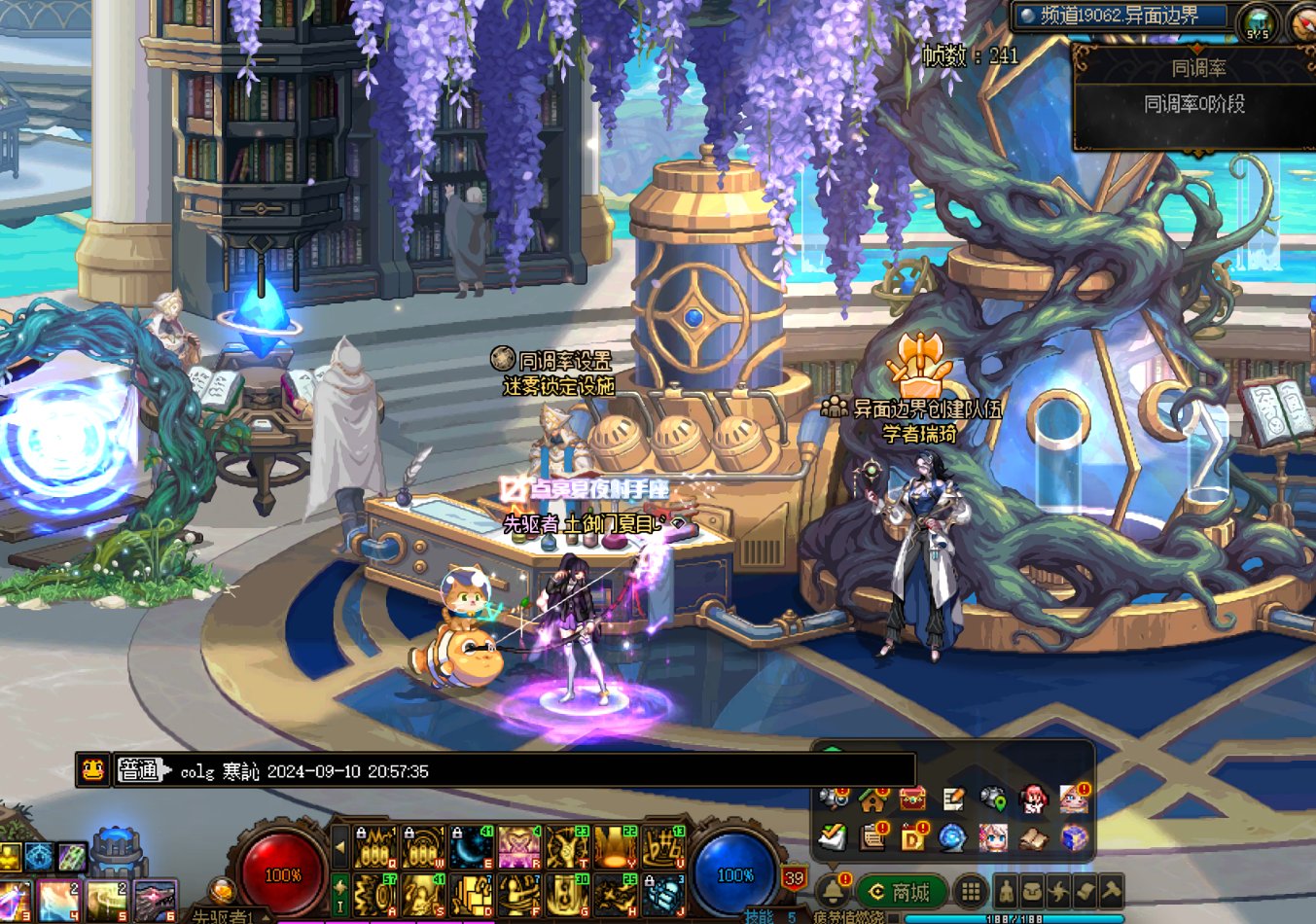The image size is (1316, 924).
Task: Open the red treasure chest menu icon
Action: click(912, 800)
